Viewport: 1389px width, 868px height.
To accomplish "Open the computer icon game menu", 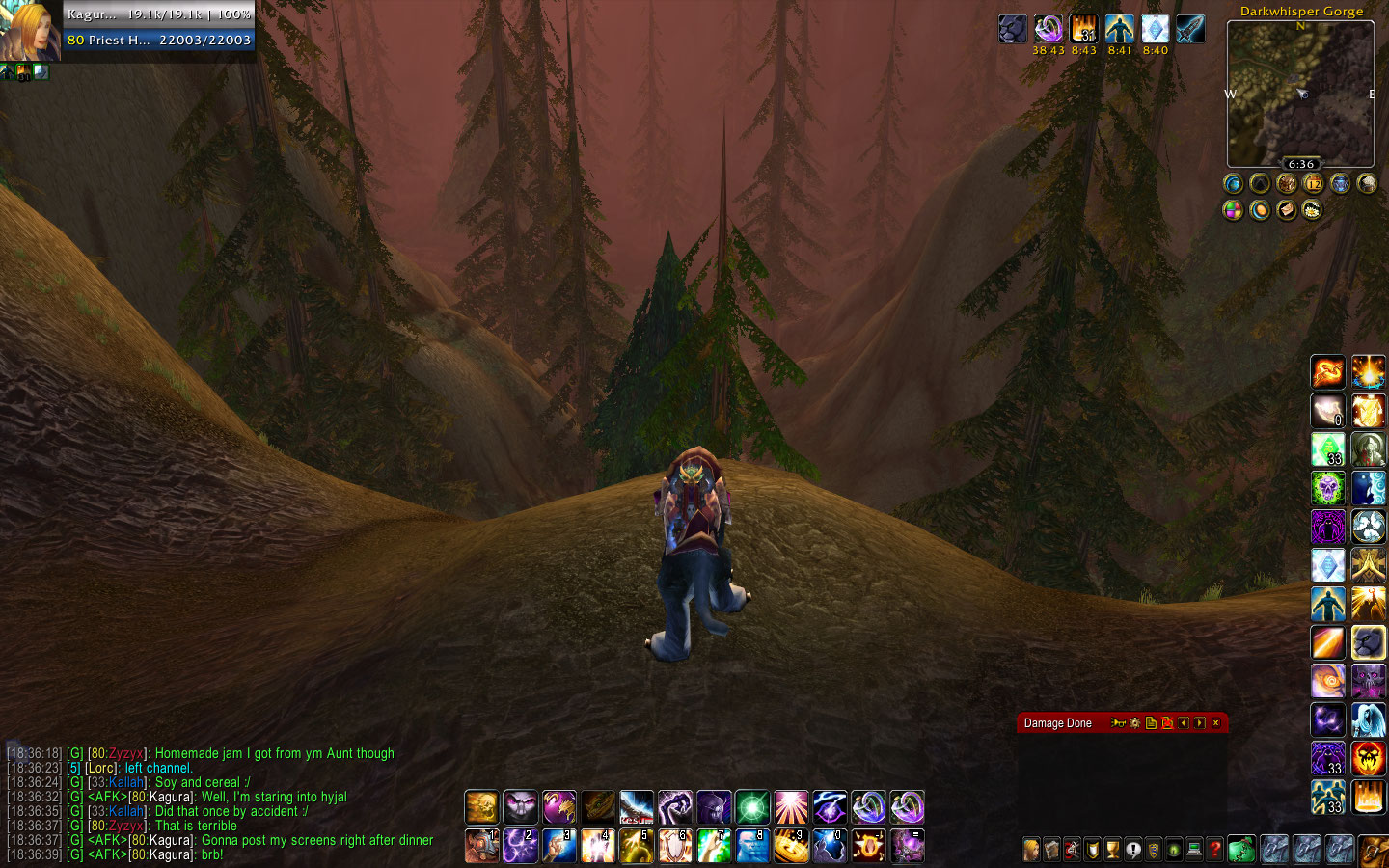I will pos(1194,850).
